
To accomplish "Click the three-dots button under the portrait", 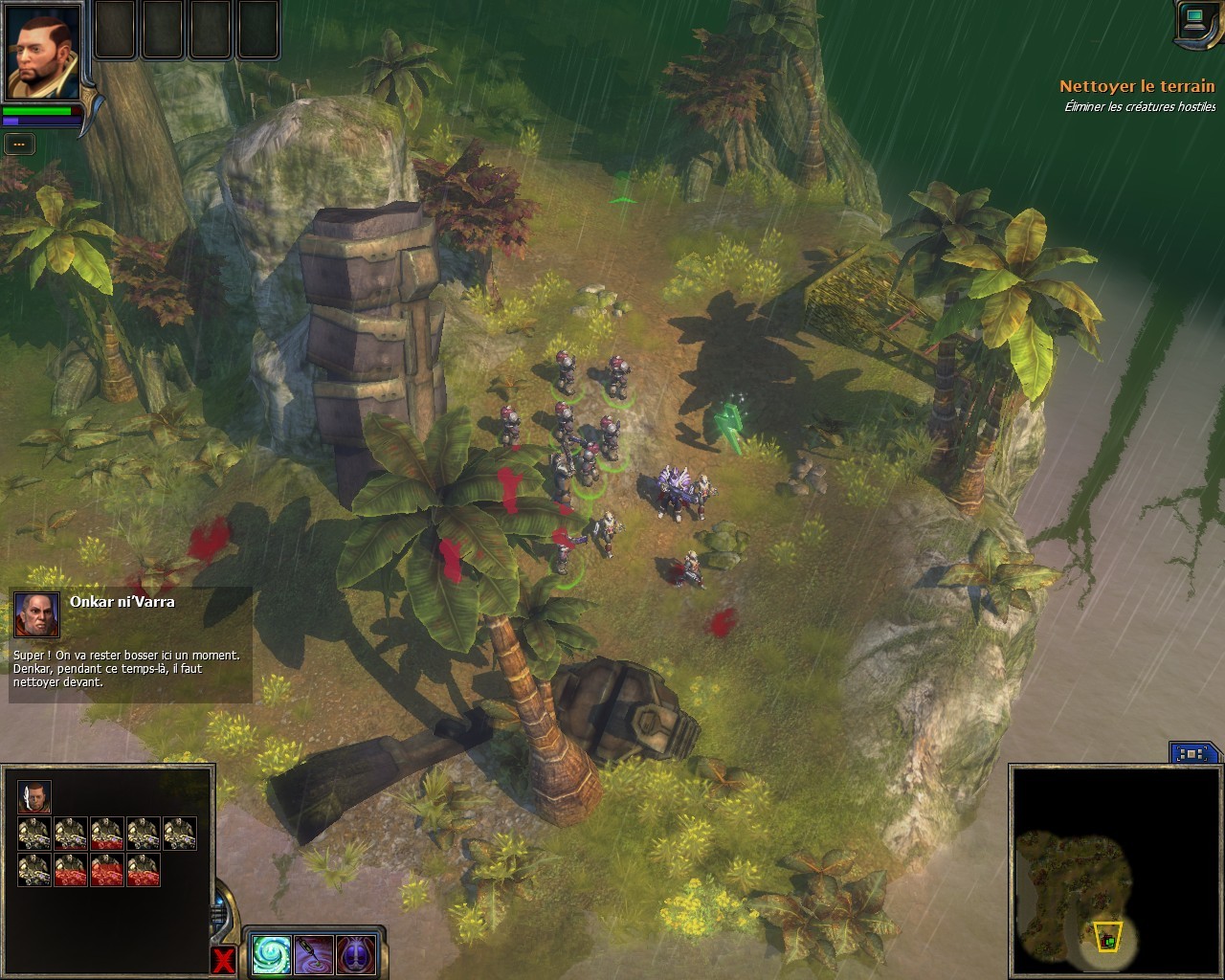I will tap(19, 145).
